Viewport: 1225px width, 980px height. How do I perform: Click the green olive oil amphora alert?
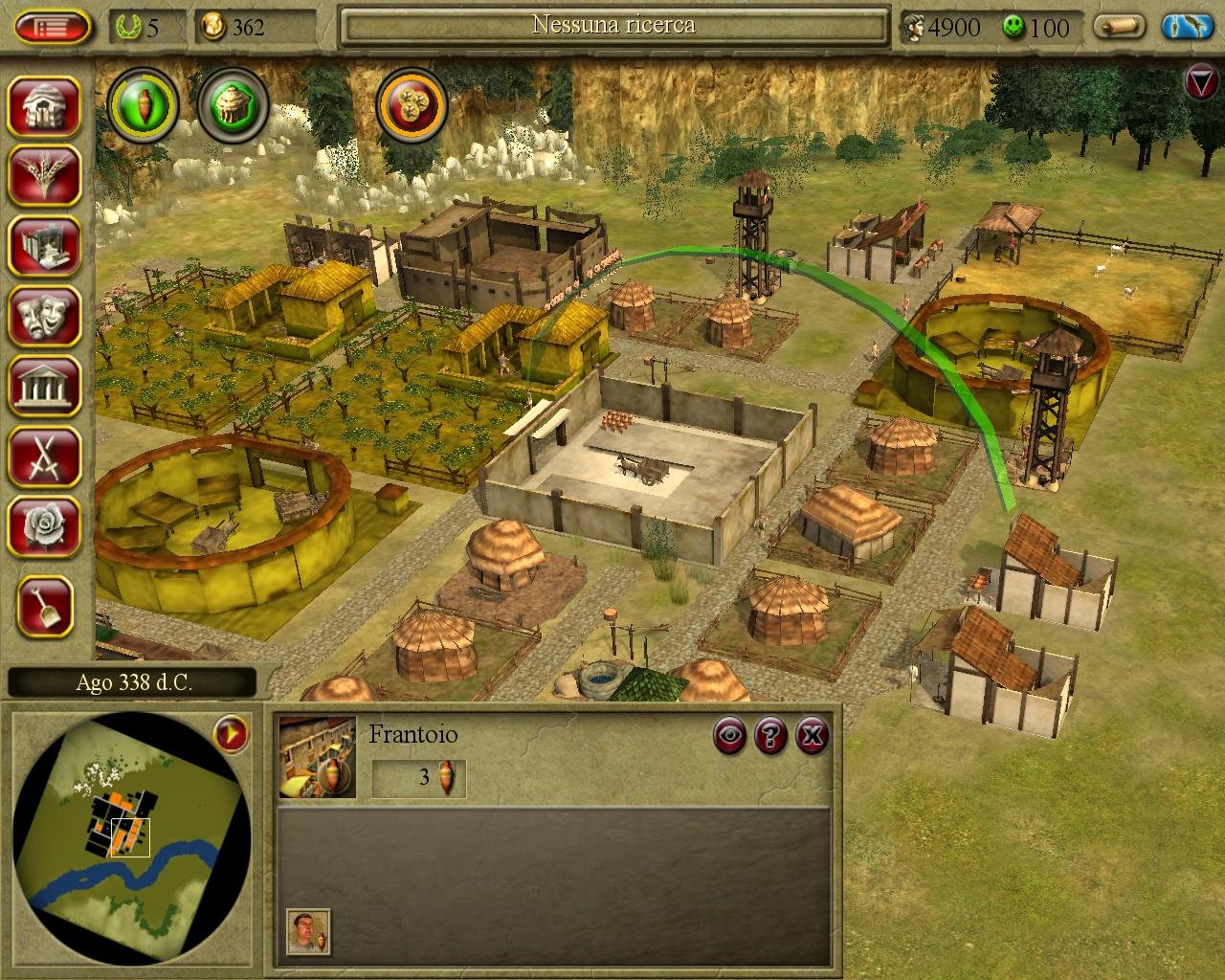click(x=144, y=102)
